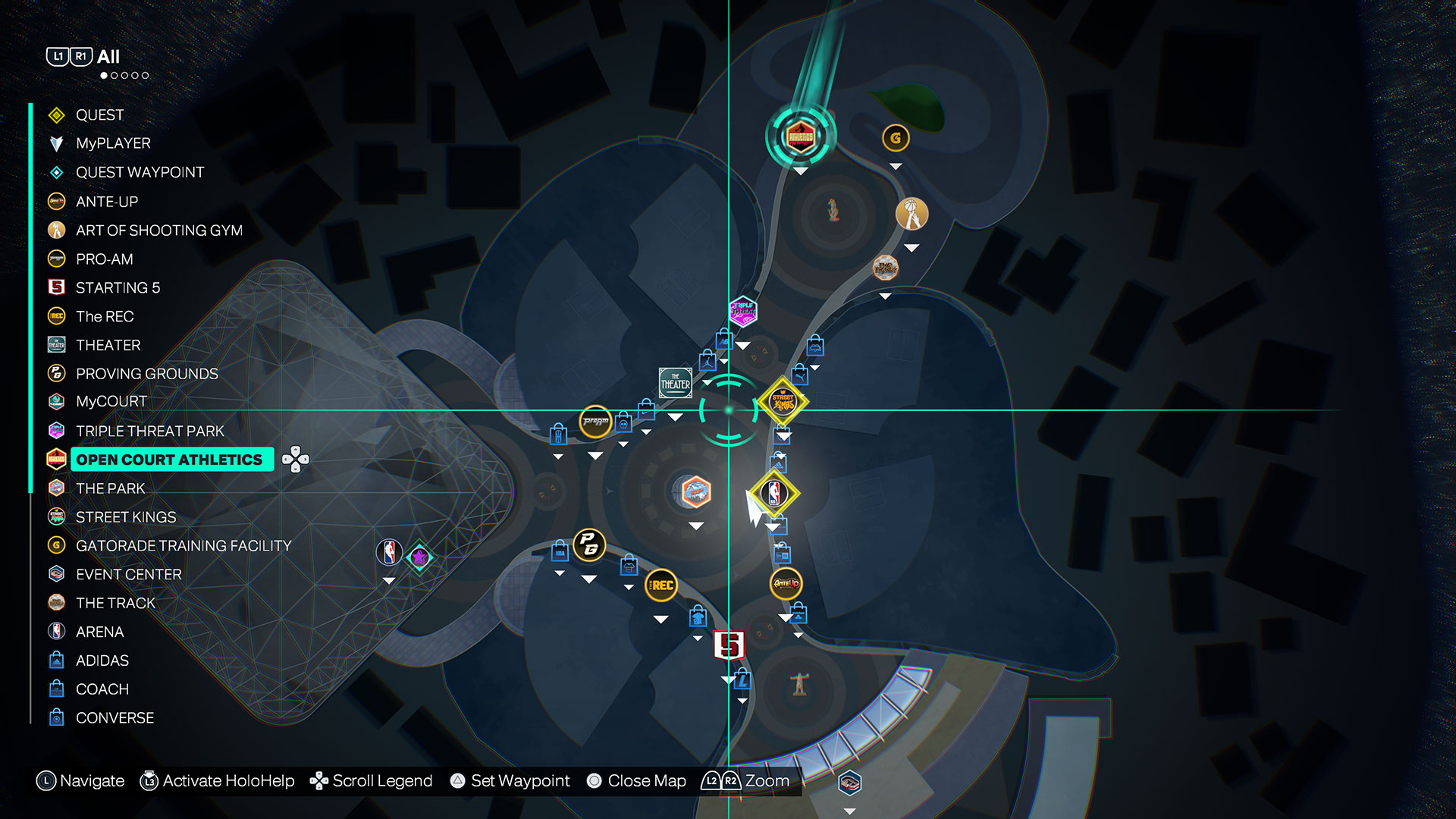
Task: Click the Open Court Athletics map marker
Action: (801, 137)
